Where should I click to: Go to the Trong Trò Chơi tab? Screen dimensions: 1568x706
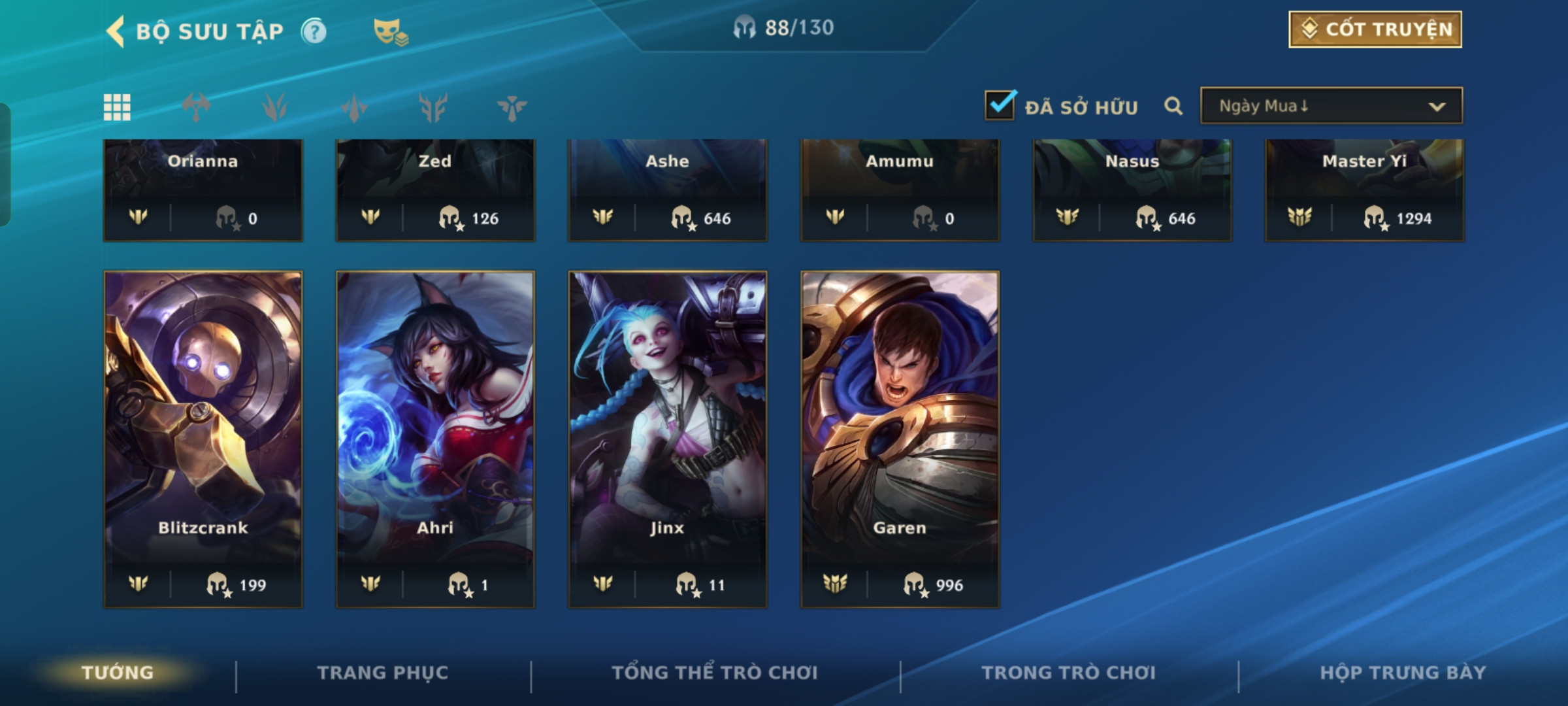pyautogui.click(x=1069, y=673)
